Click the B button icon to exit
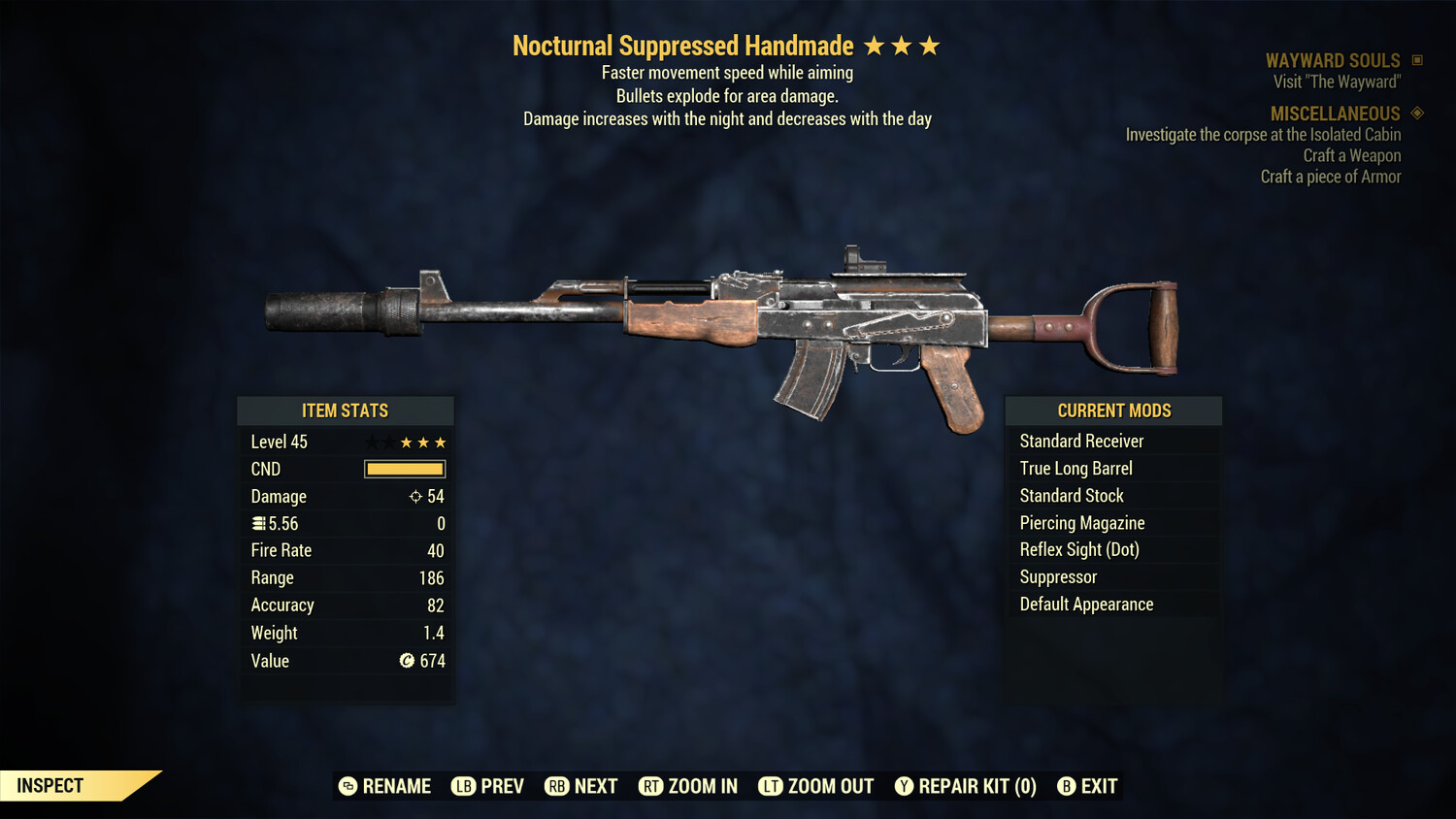Image resolution: width=1456 pixels, height=819 pixels. click(x=1068, y=786)
